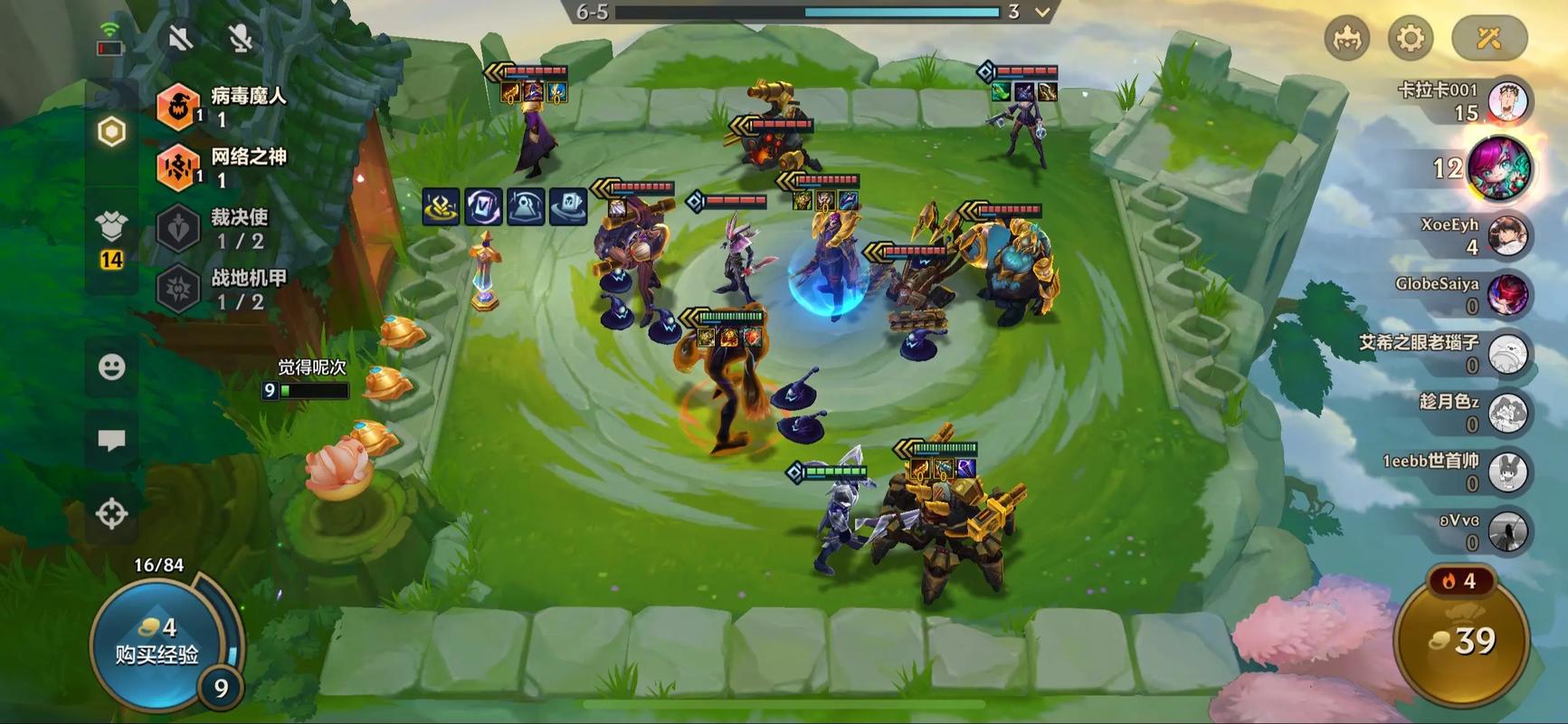View player XoeEyh's board
This screenshot has width=1568, height=724.
1506,235
